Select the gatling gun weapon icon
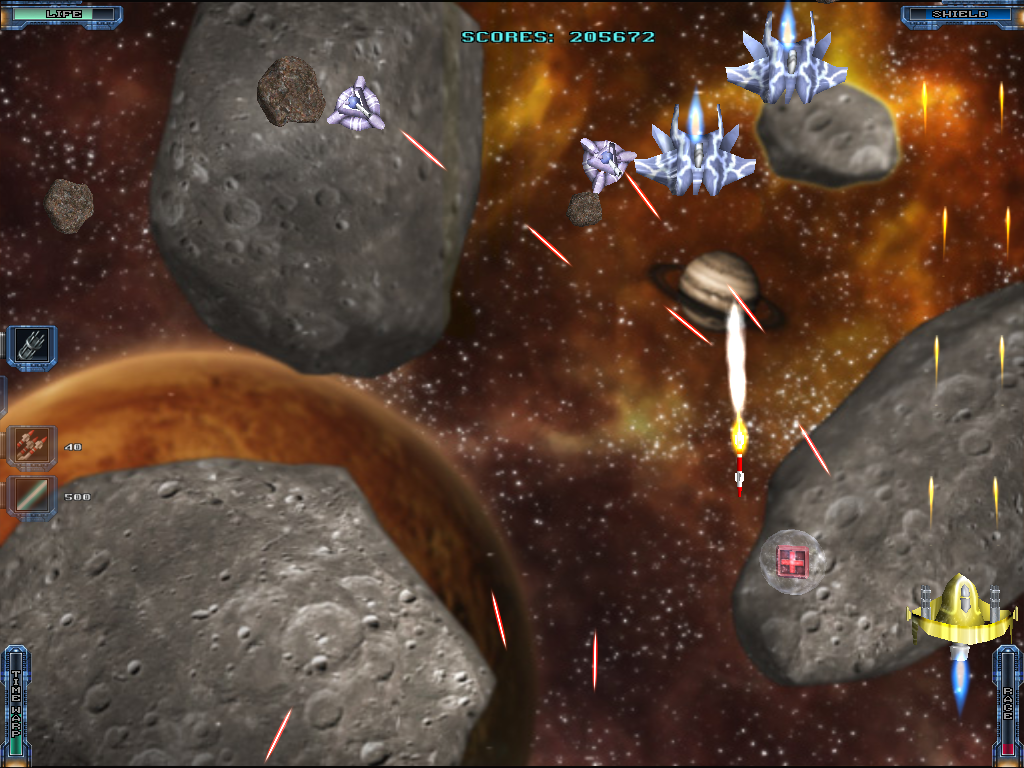 tap(32, 347)
